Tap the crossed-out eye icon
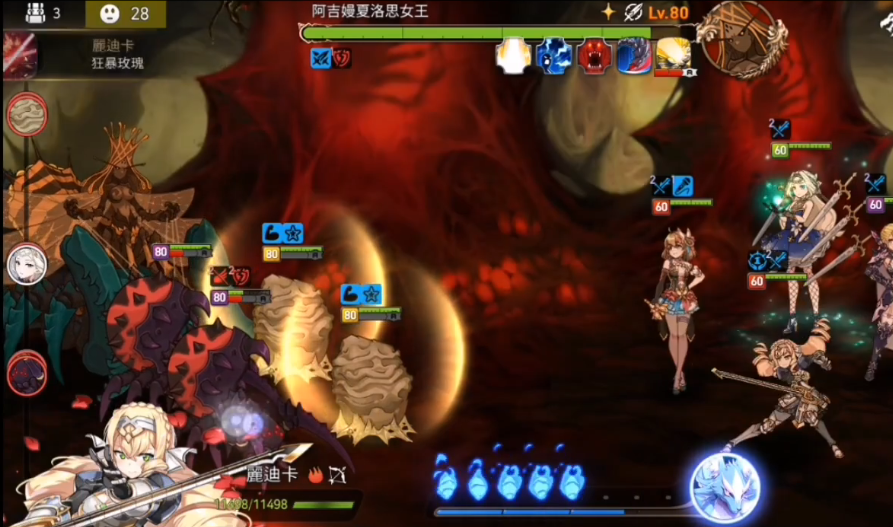Image resolution: width=893 pixels, height=527 pixels. [x=632, y=12]
